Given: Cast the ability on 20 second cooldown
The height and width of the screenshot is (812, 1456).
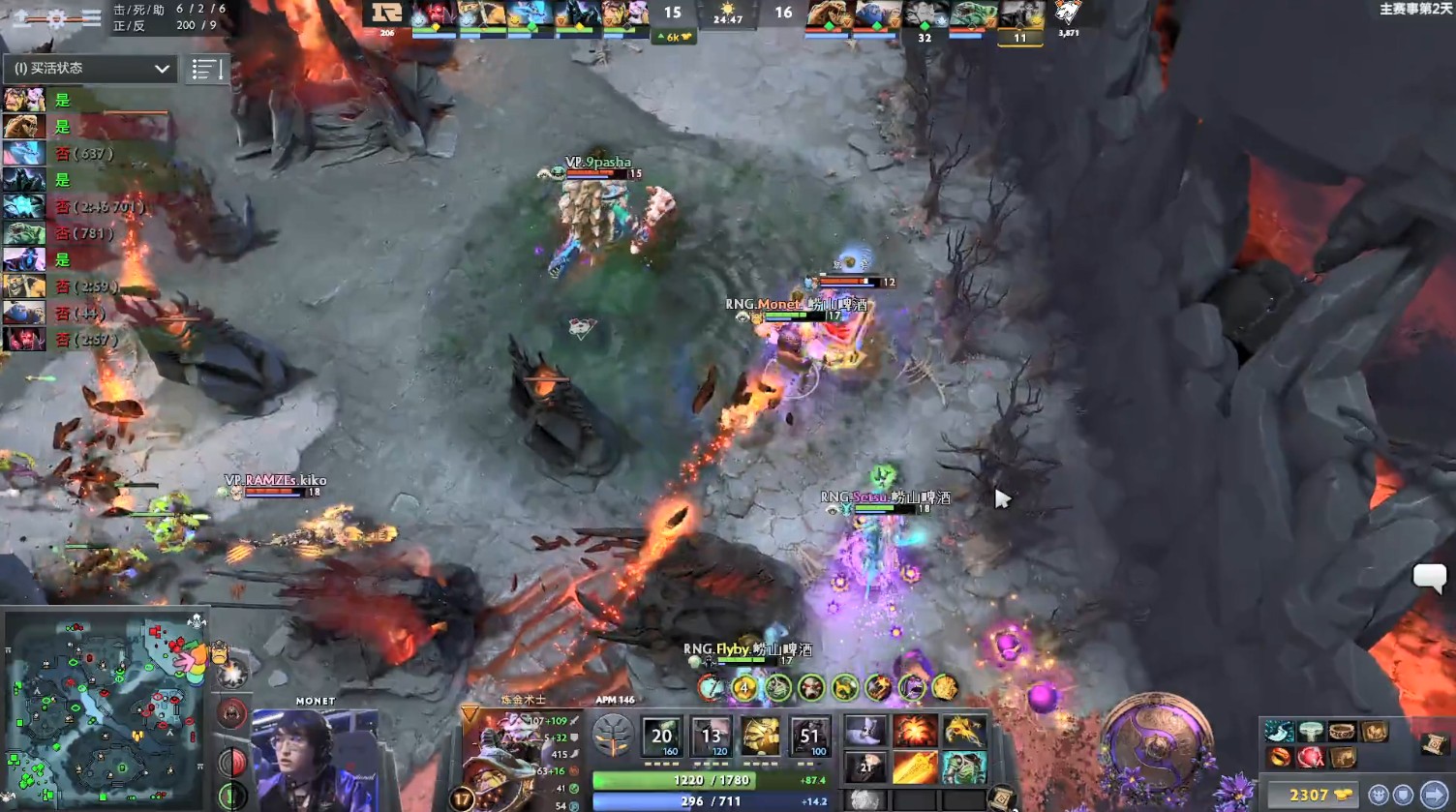Looking at the screenshot, I should pos(661,736).
